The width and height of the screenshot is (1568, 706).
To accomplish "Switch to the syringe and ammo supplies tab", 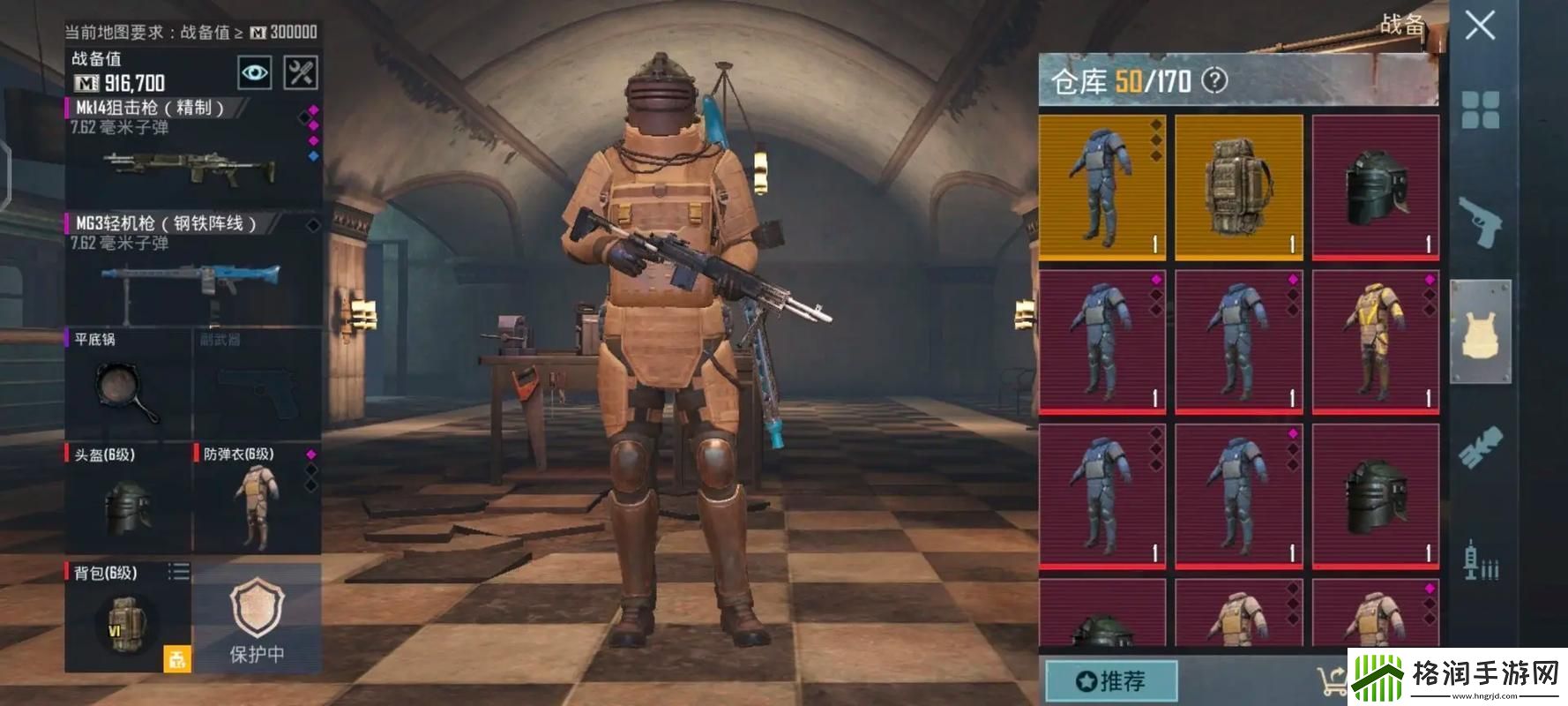I will pyautogui.click(x=1480, y=560).
